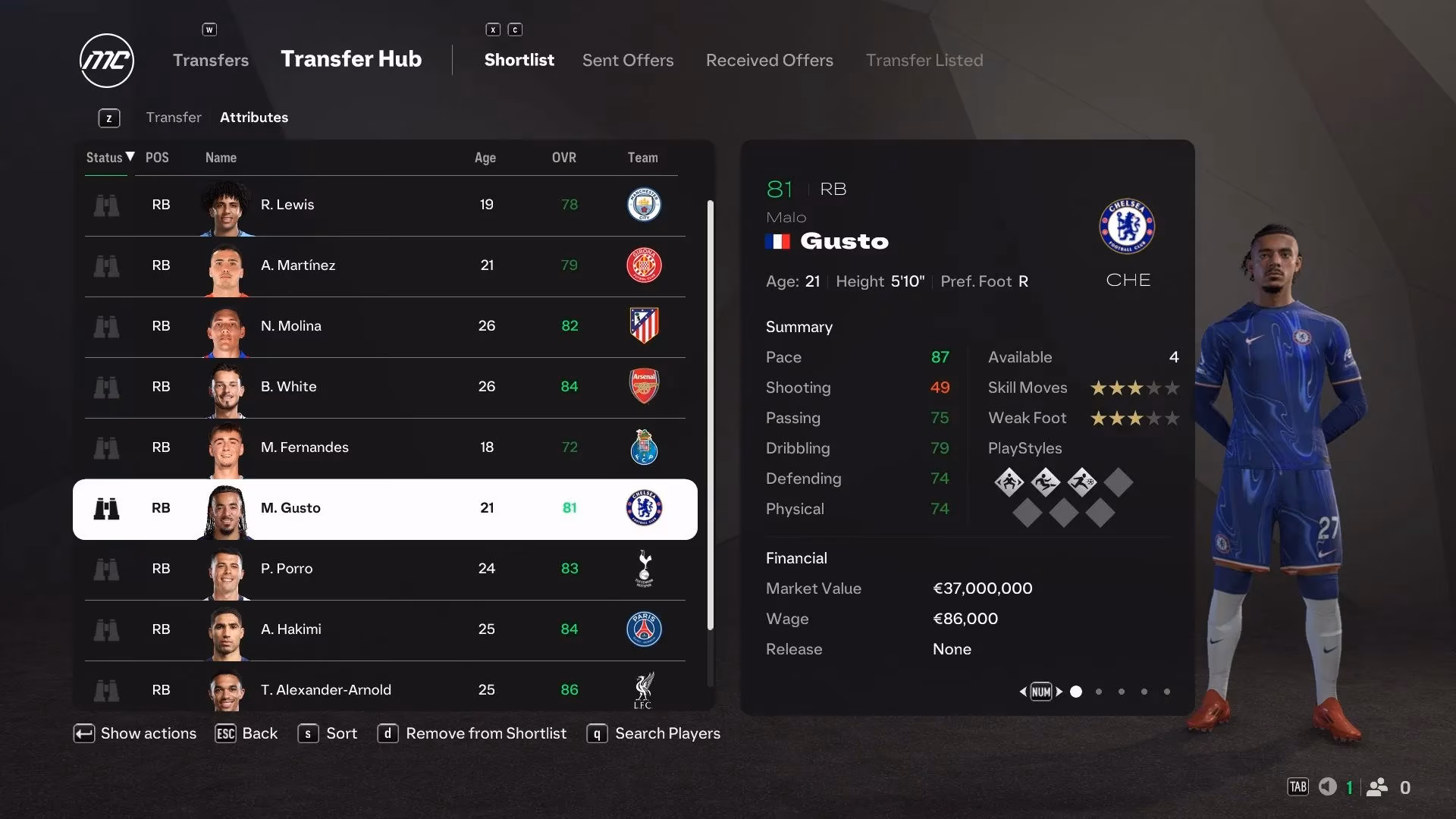Screen dimensions: 1456x819
Task: Open the Attributes sub-tab
Action: [x=253, y=118]
